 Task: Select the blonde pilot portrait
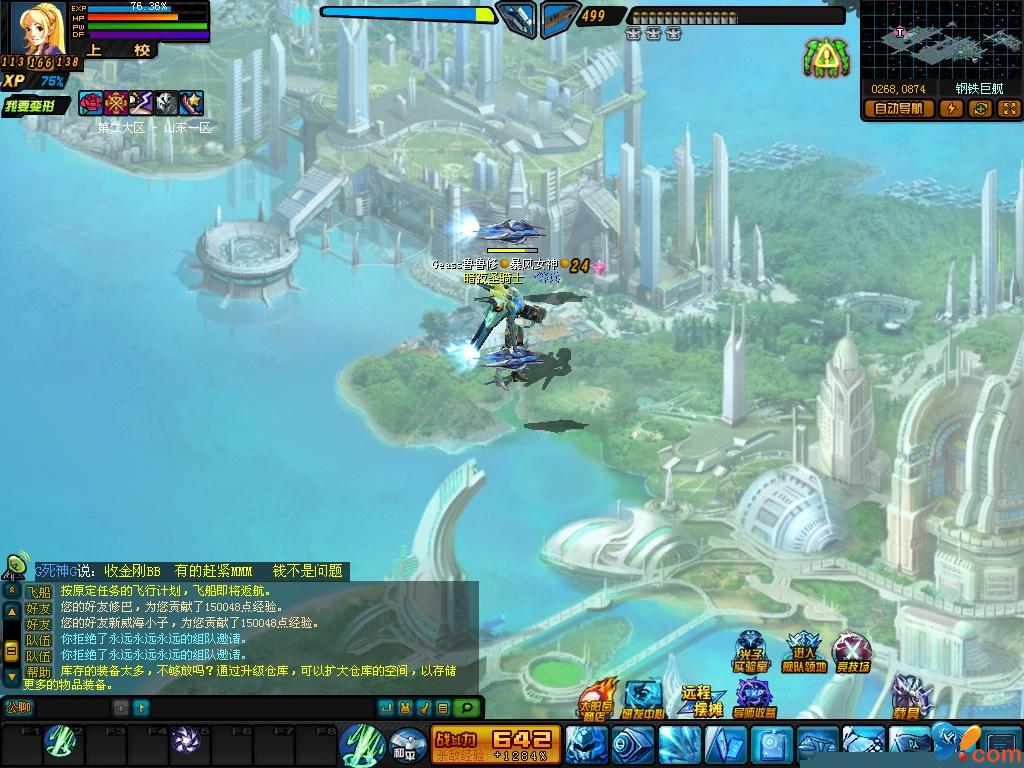pos(40,28)
